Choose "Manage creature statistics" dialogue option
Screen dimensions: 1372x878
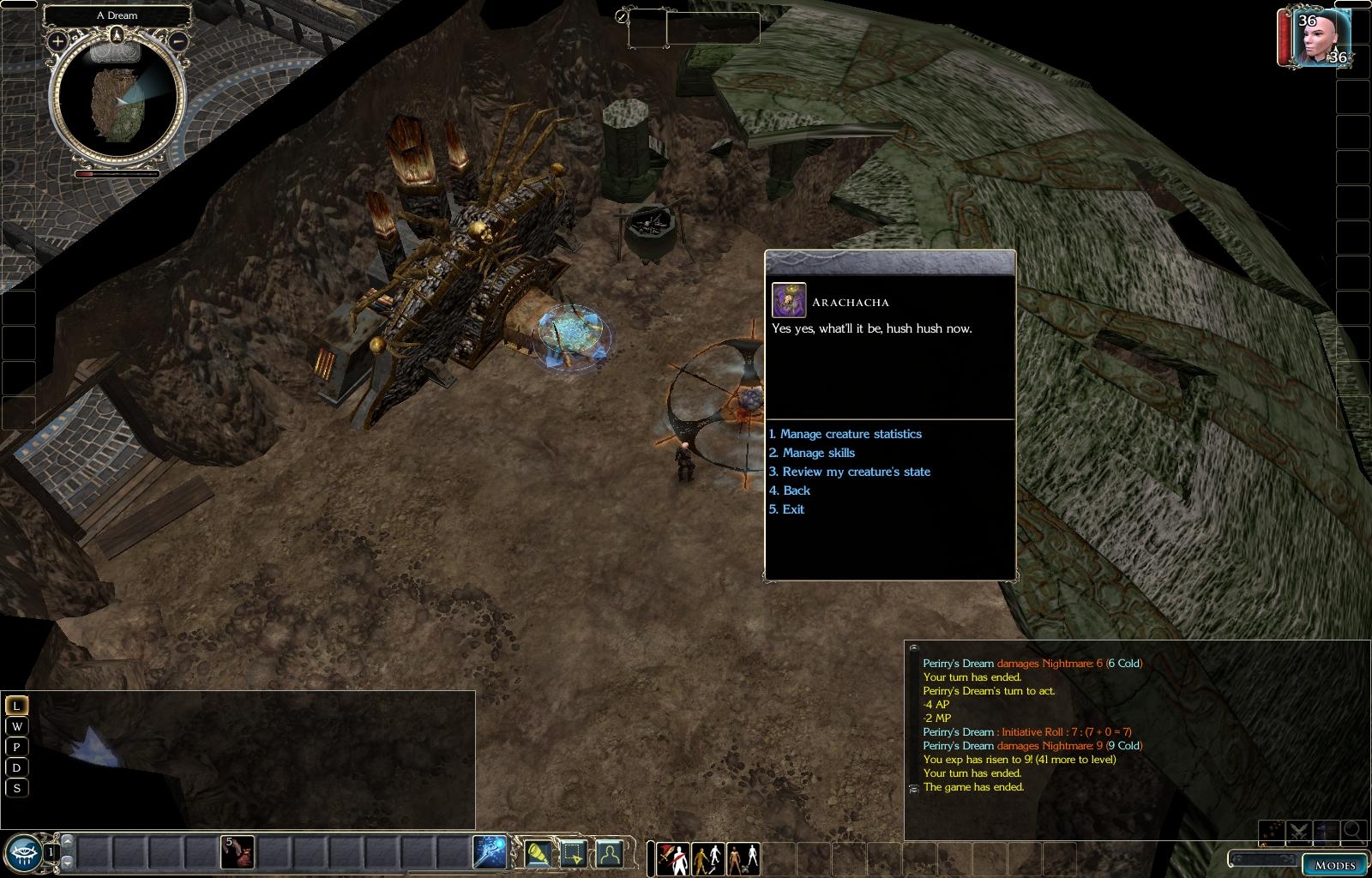(850, 434)
